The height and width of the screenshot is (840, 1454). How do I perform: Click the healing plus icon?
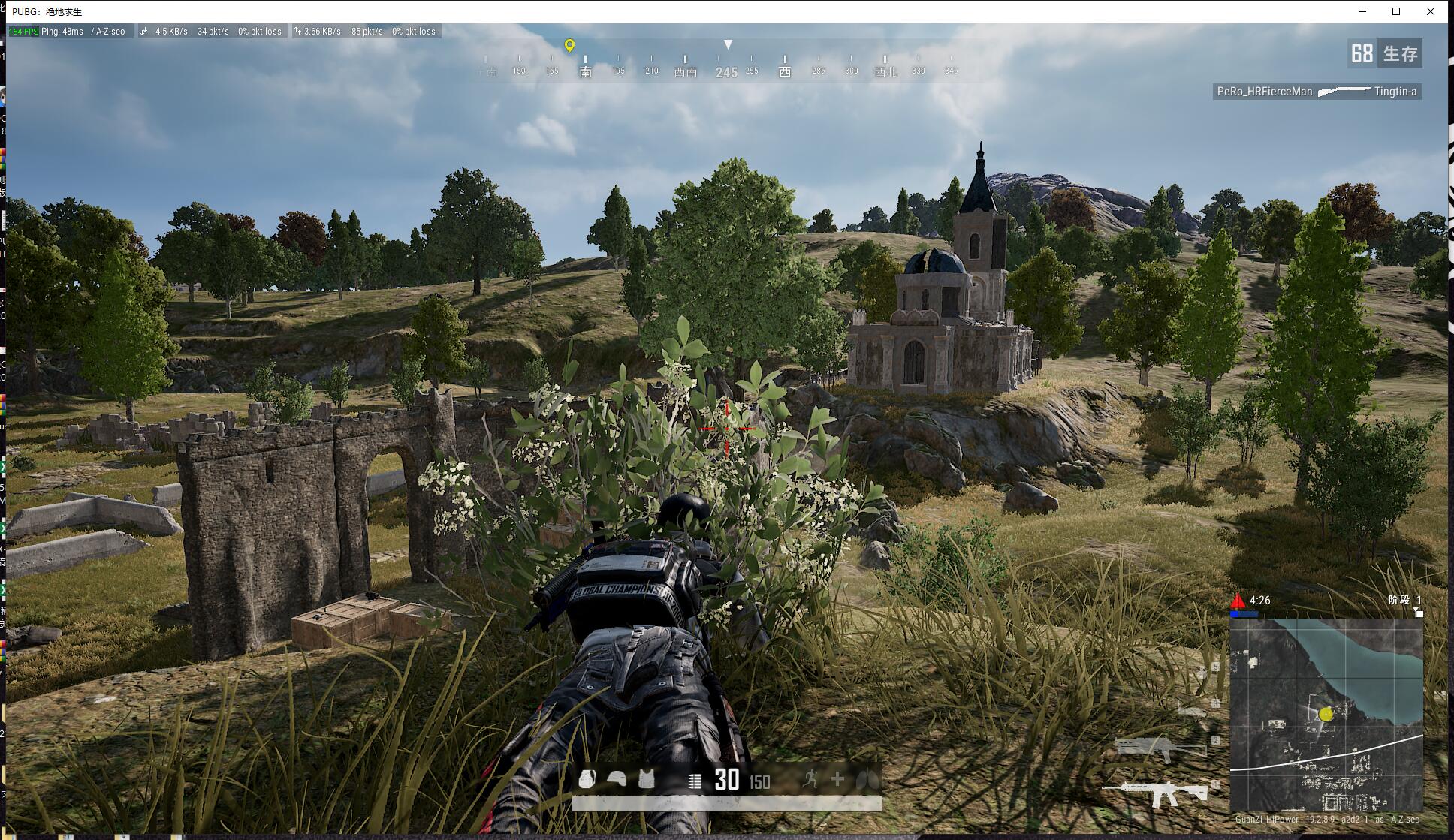[x=837, y=779]
